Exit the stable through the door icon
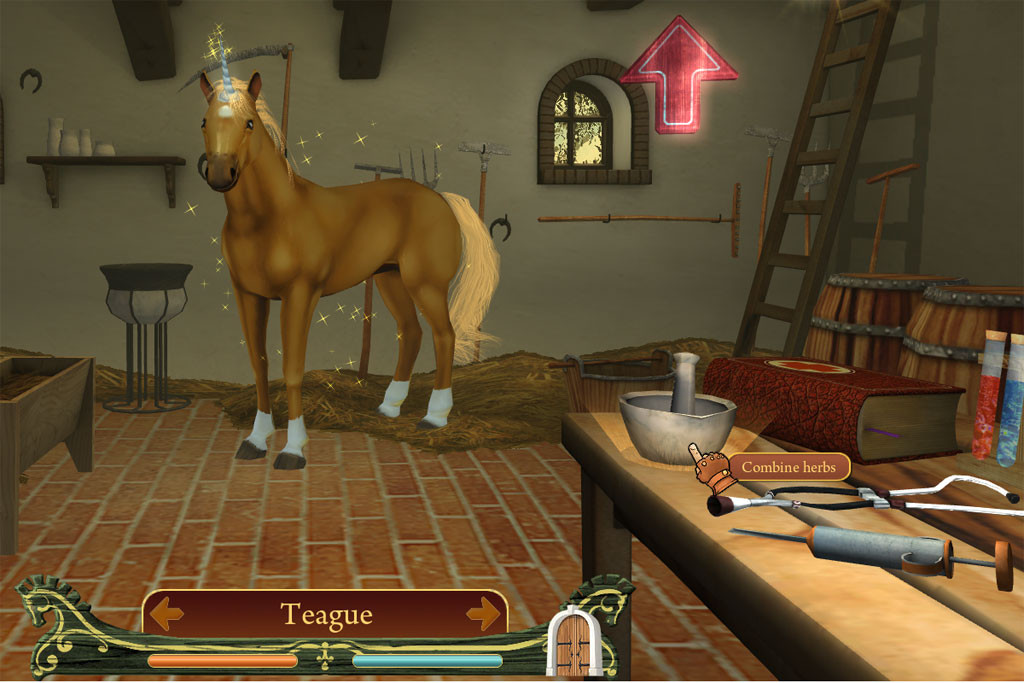Viewport: 1024px width, 683px height. (x=573, y=641)
